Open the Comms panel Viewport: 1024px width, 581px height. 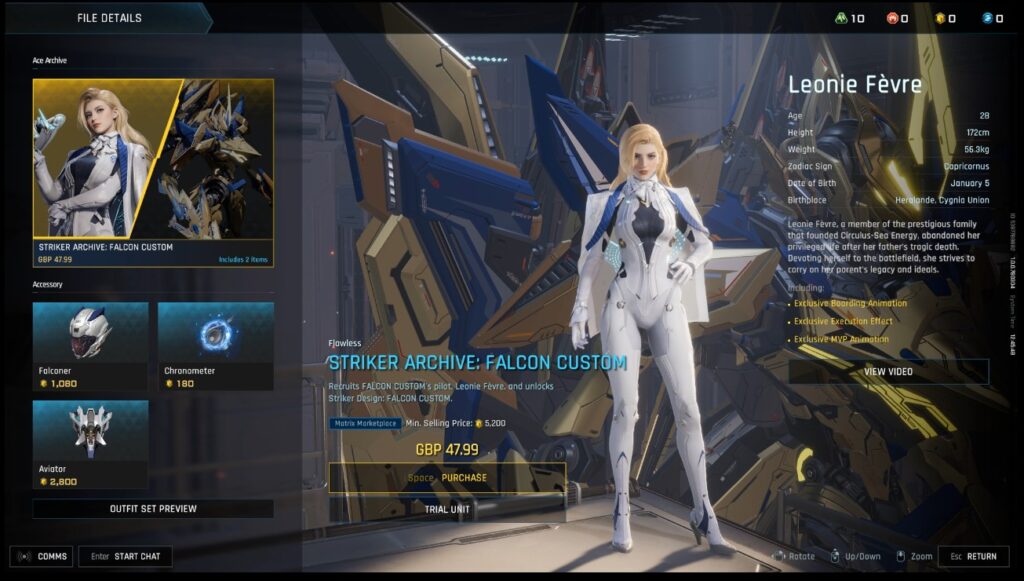(41, 556)
